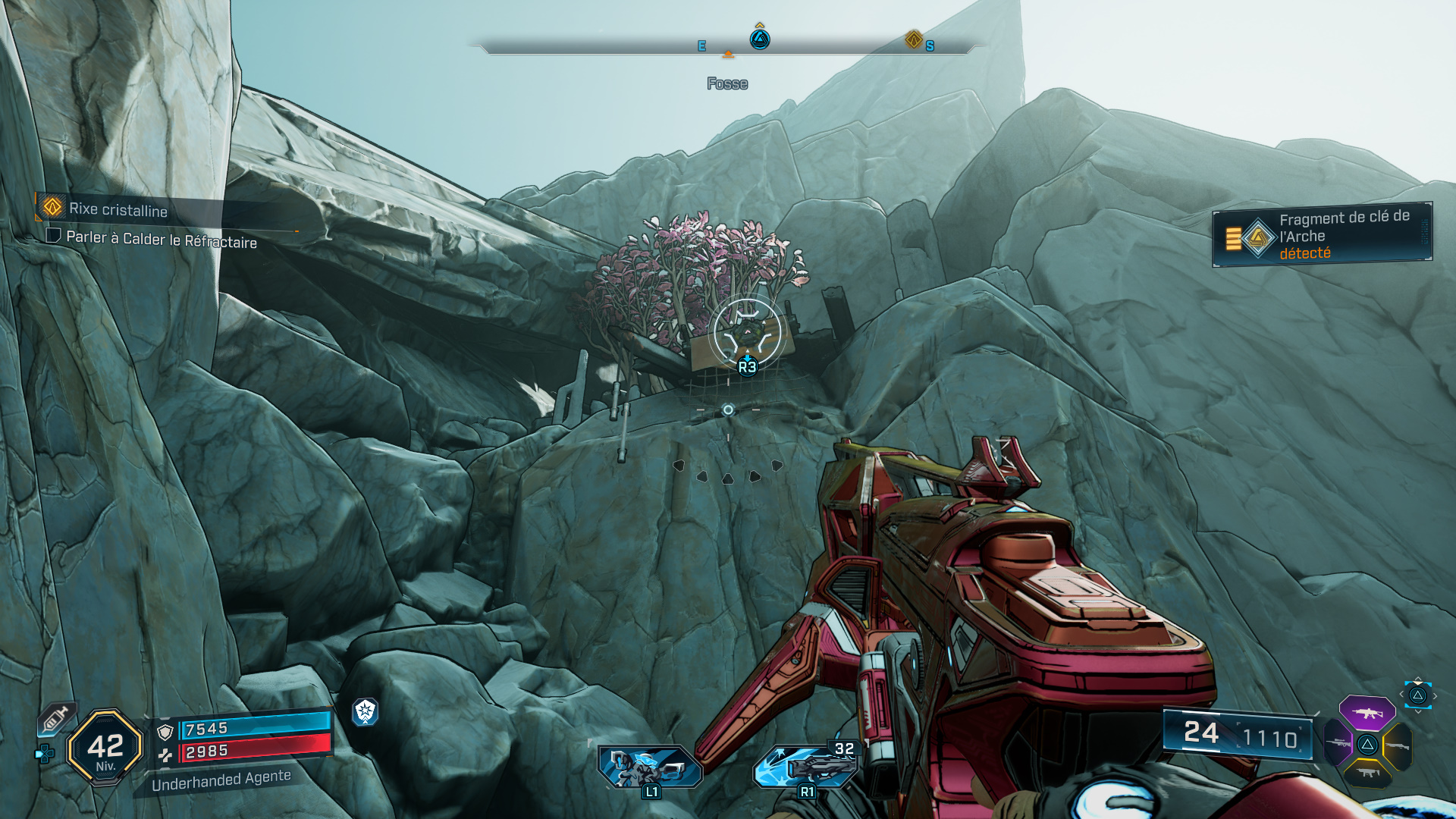This screenshot has height=819, width=1456.
Task: Click the repair kit syringe icon
Action: coord(56,717)
